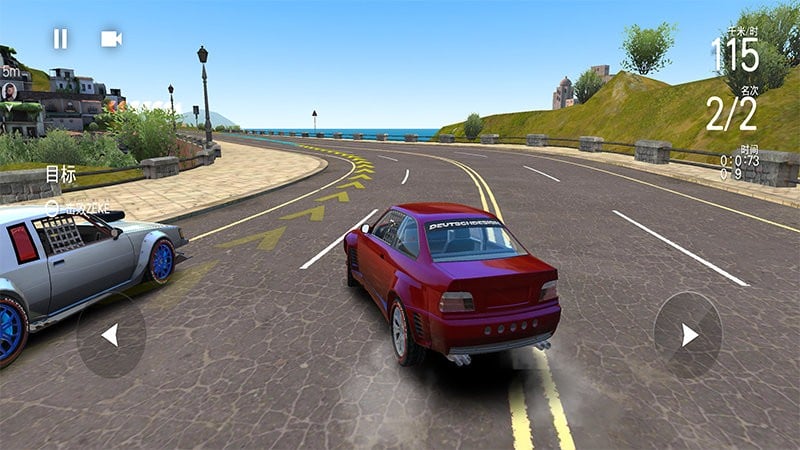This screenshot has width=800, height=450.
Task: Tap the opponent avatar portrait
Action: click(x=10, y=91)
